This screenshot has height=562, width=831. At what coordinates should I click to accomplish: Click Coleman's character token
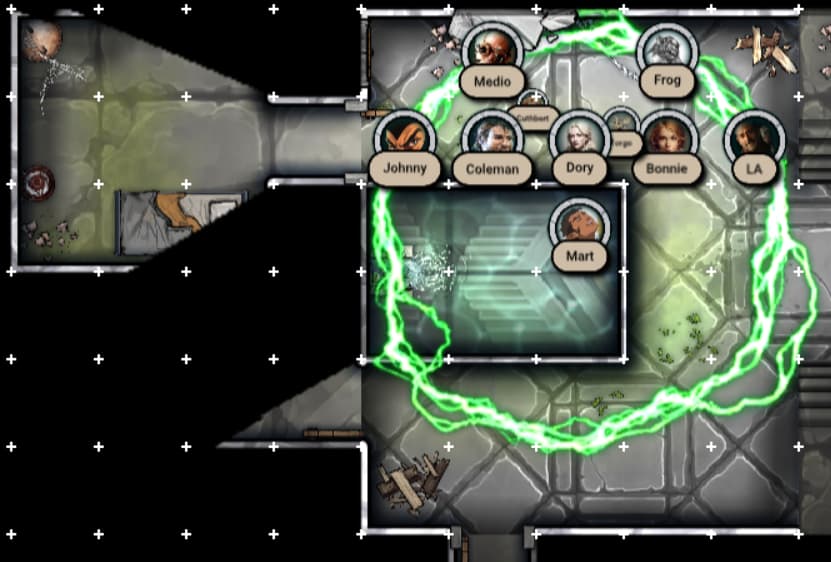(x=492, y=136)
